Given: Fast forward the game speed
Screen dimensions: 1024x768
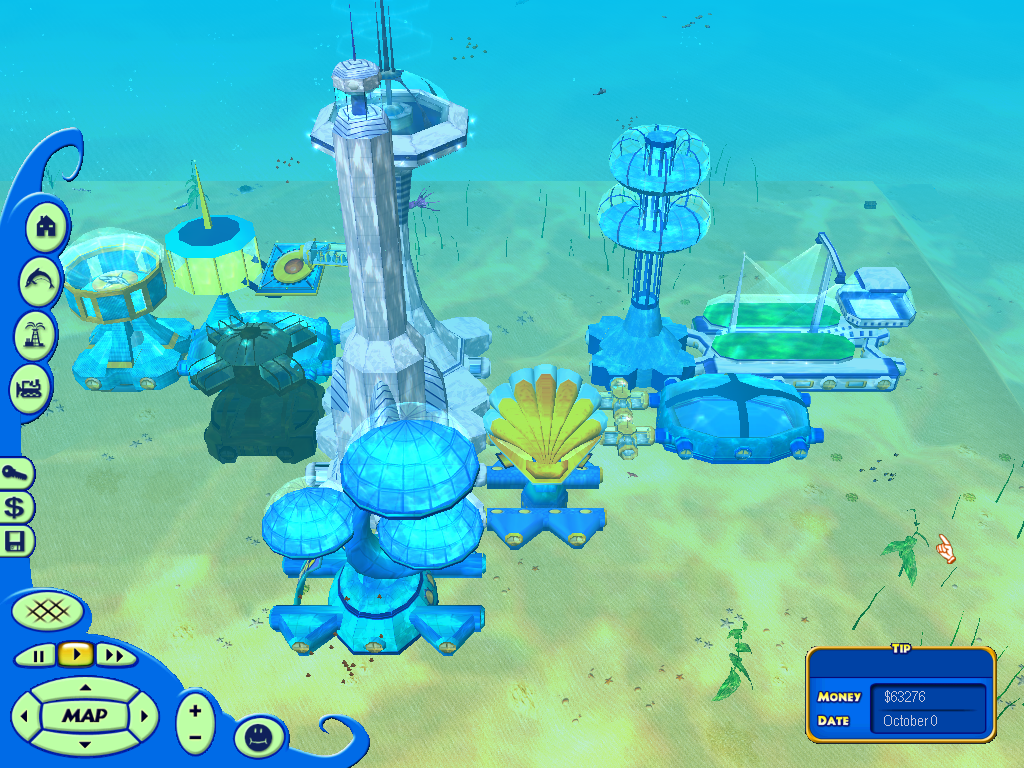Looking at the screenshot, I should [116, 656].
